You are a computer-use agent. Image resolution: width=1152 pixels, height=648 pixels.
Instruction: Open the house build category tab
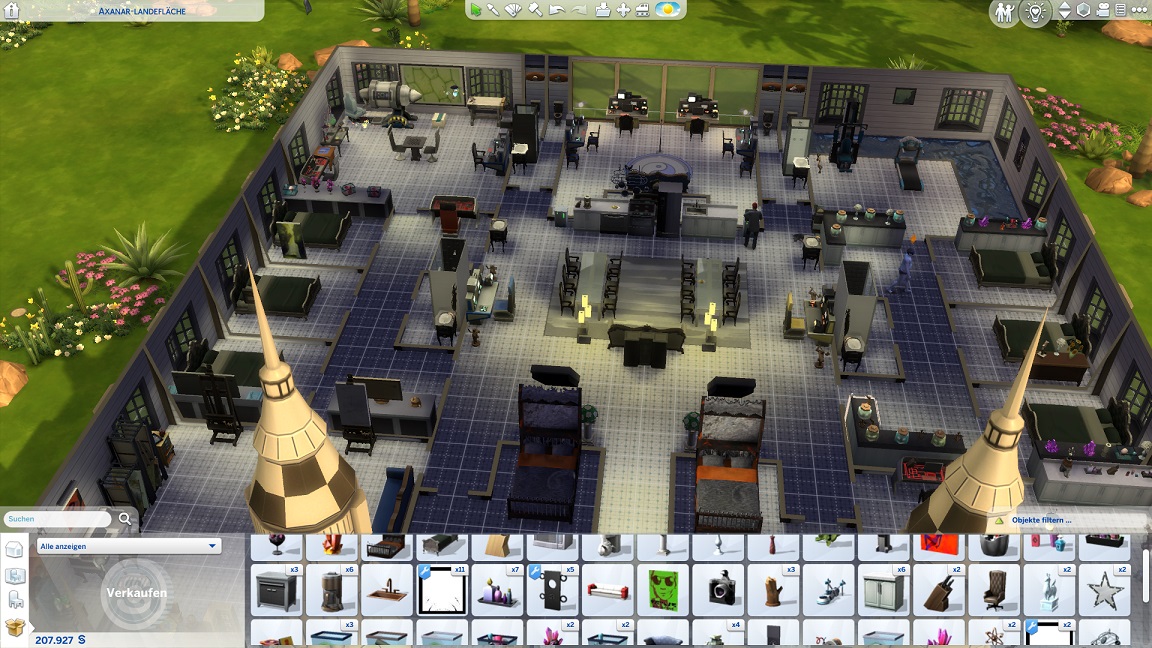[x=14, y=550]
